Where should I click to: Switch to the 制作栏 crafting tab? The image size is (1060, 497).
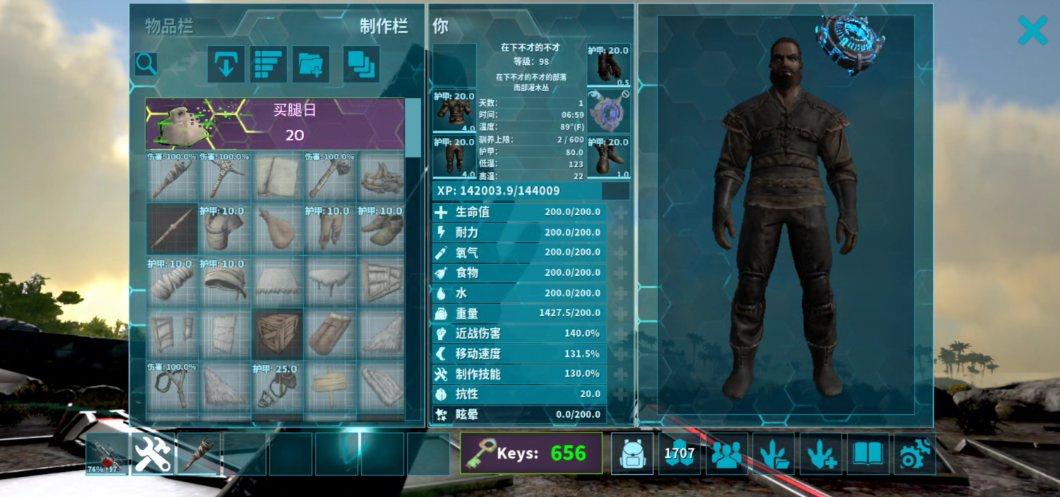pos(384,27)
